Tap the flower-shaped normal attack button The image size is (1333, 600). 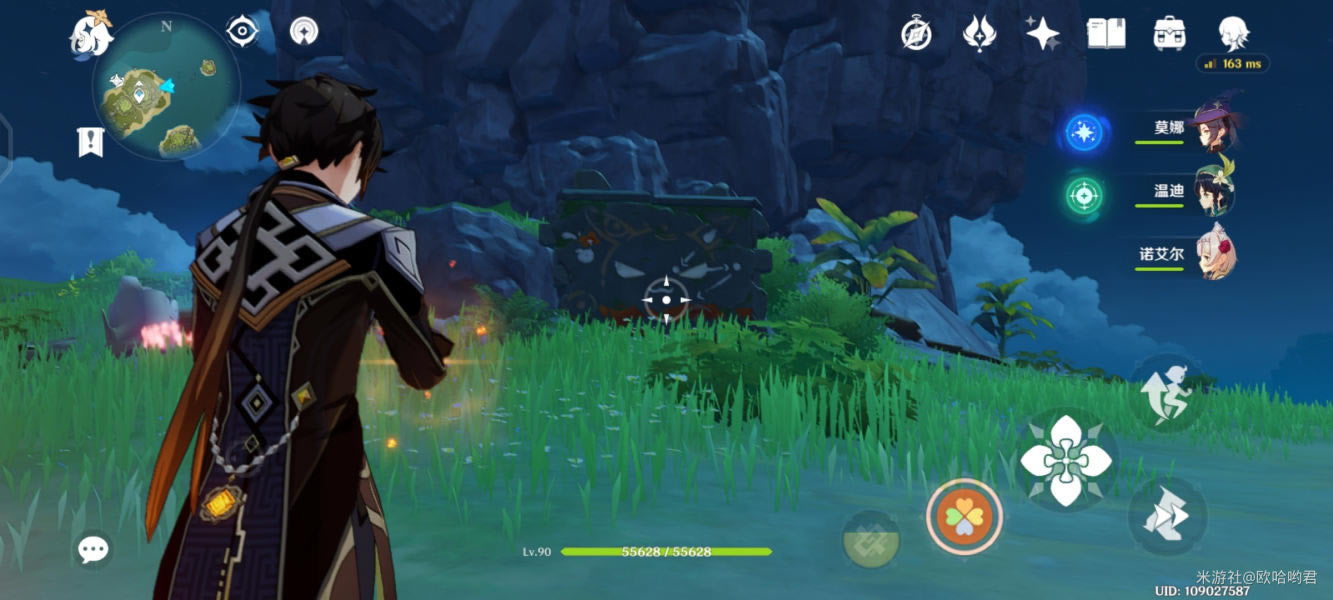point(1066,460)
